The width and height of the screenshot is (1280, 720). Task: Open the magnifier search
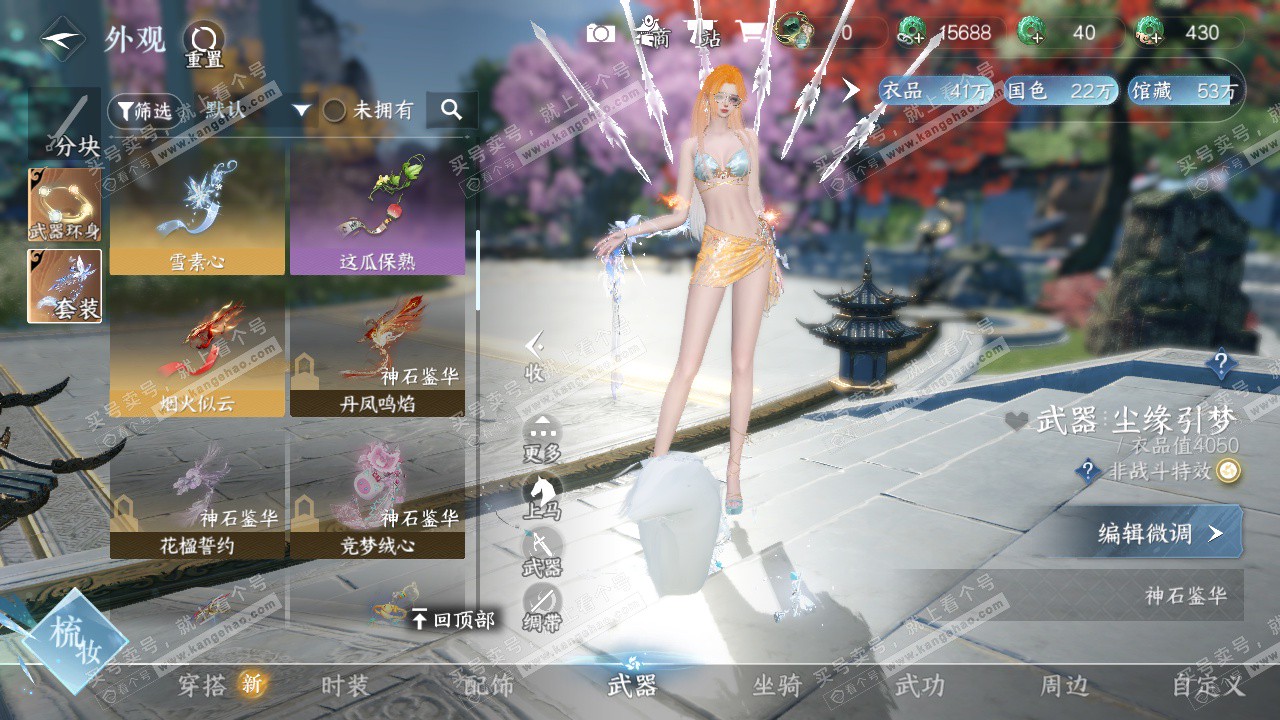[x=451, y=110]
